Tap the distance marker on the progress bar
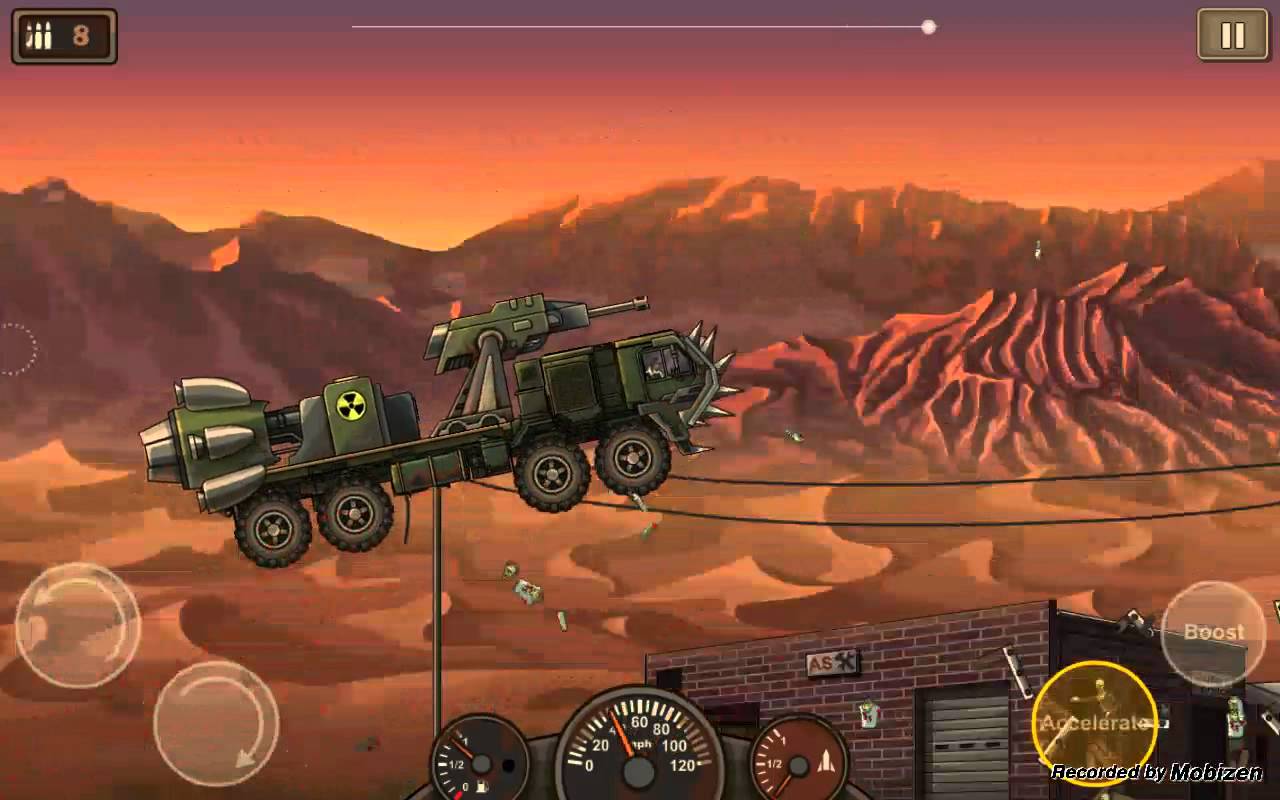 (x=928, y=28)
